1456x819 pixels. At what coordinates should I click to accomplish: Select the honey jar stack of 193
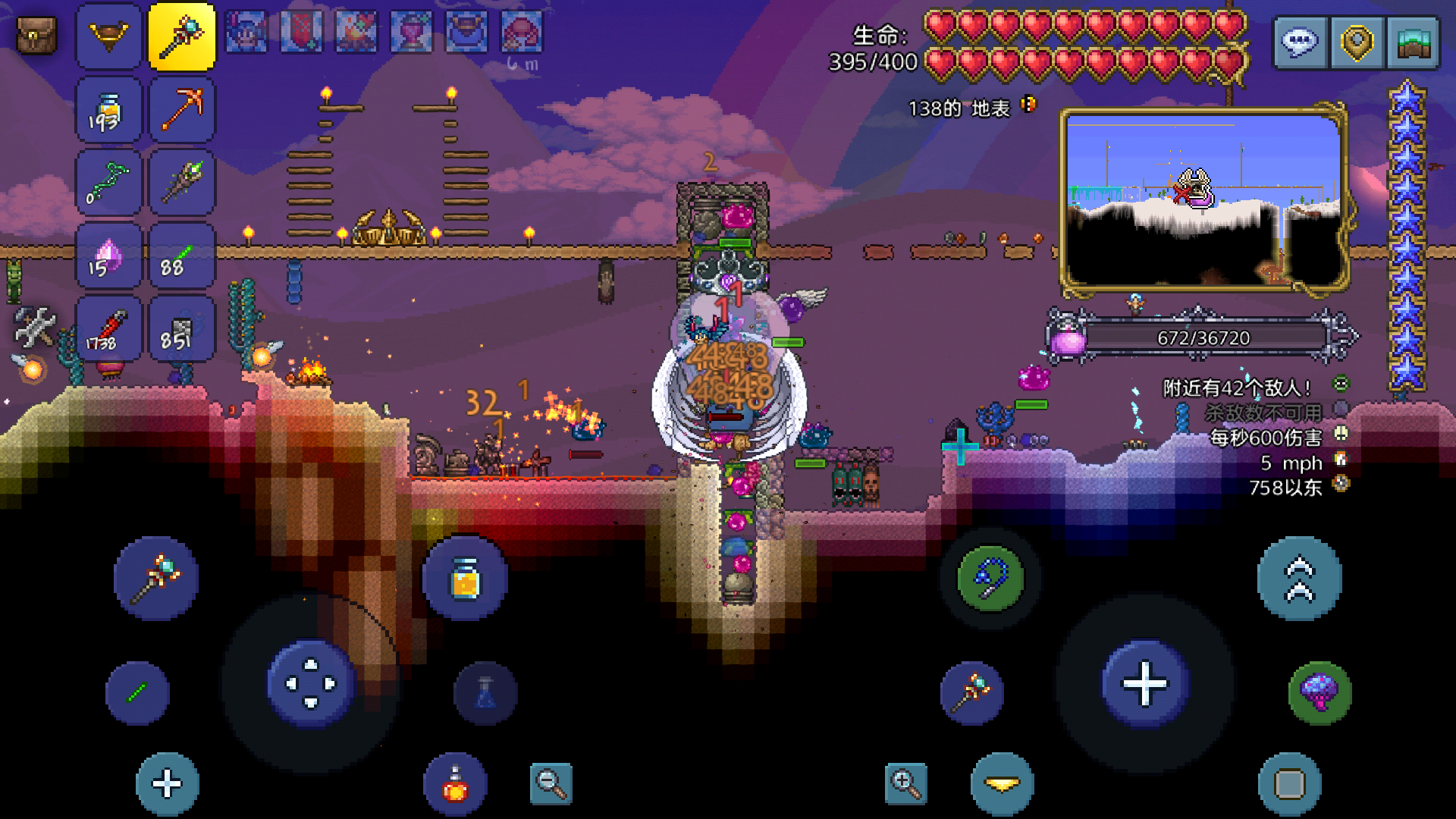108,110
